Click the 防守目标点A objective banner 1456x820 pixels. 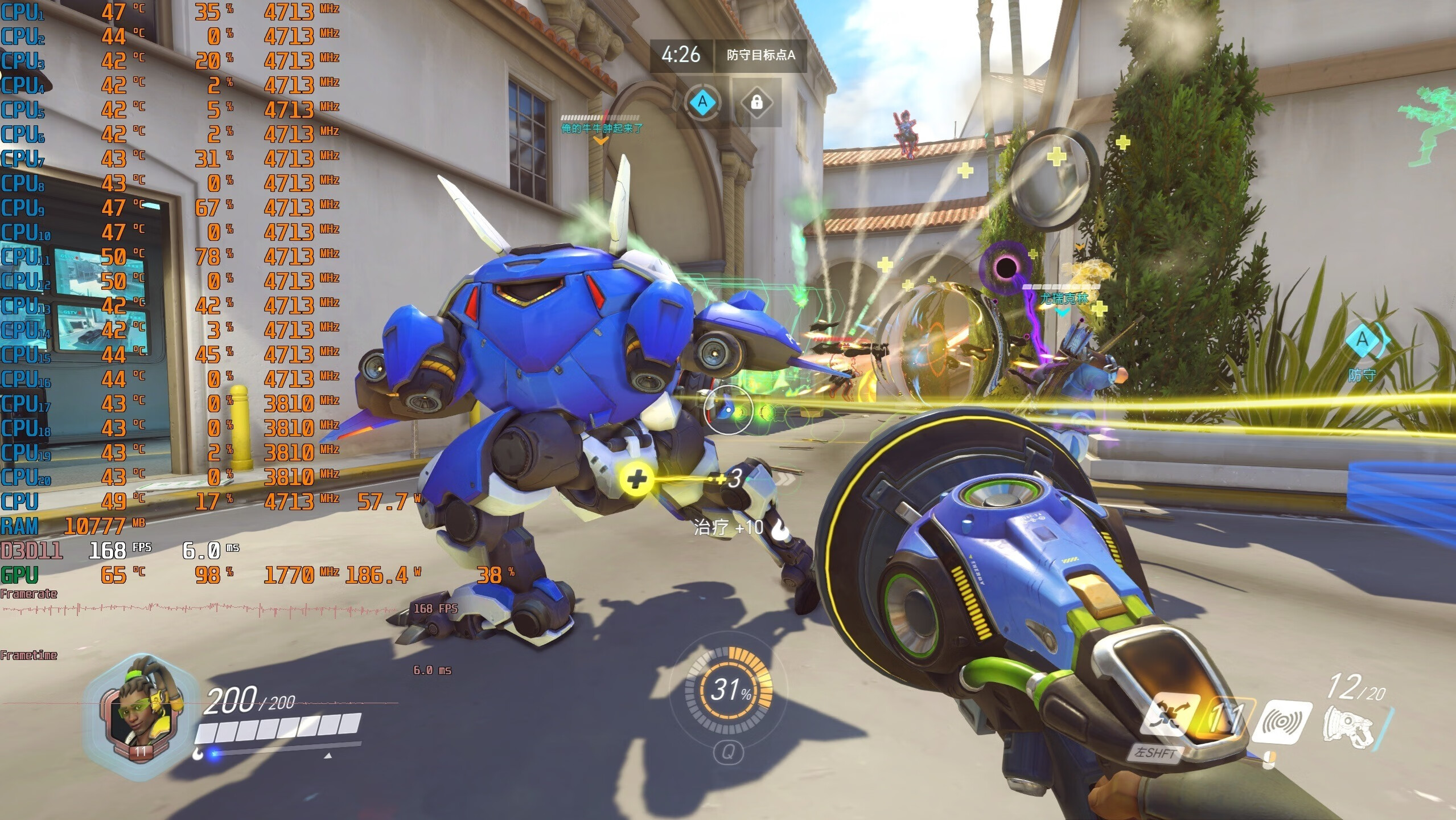[760, 55]
